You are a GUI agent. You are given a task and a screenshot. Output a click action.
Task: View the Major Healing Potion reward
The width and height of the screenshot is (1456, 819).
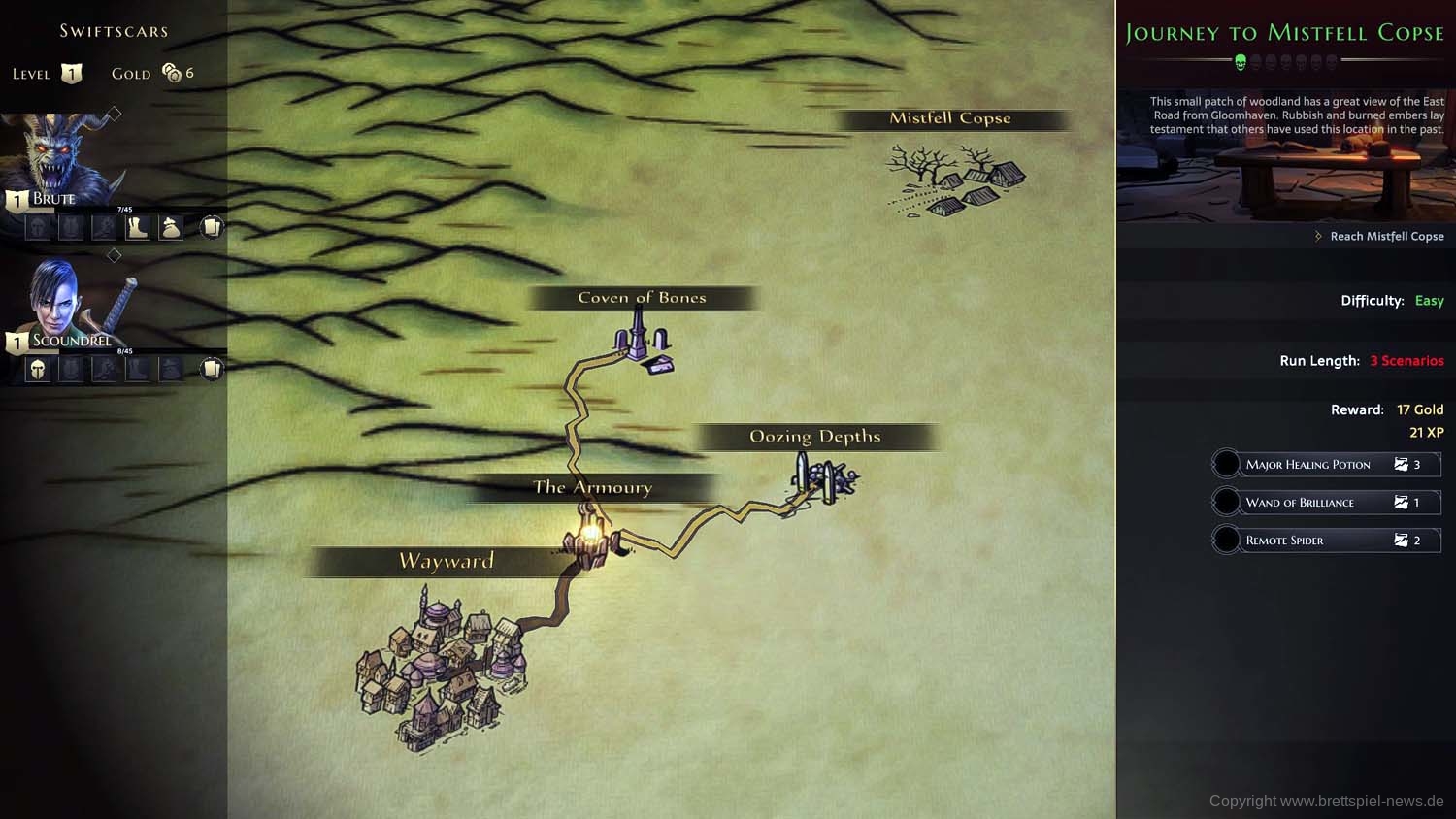coord(1326,465)
